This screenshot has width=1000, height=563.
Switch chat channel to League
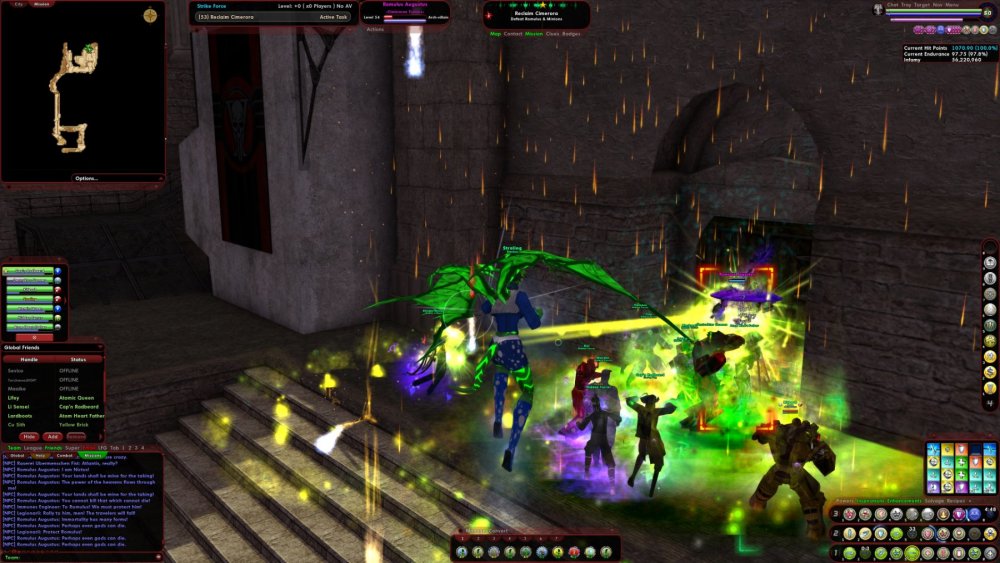pyautogui.click(x=32, y=448)
